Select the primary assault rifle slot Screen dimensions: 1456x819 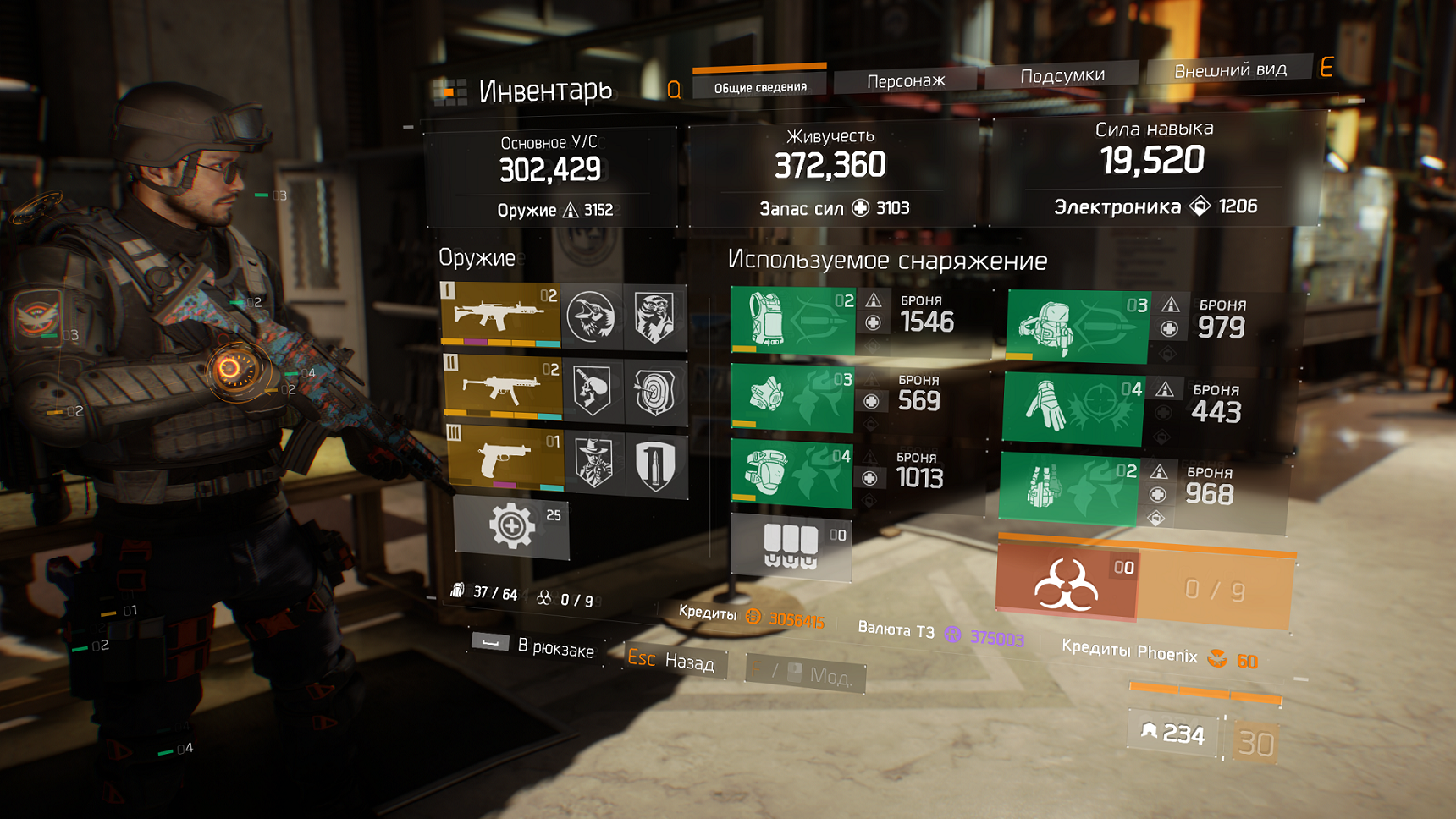click(x=500, y=315)
